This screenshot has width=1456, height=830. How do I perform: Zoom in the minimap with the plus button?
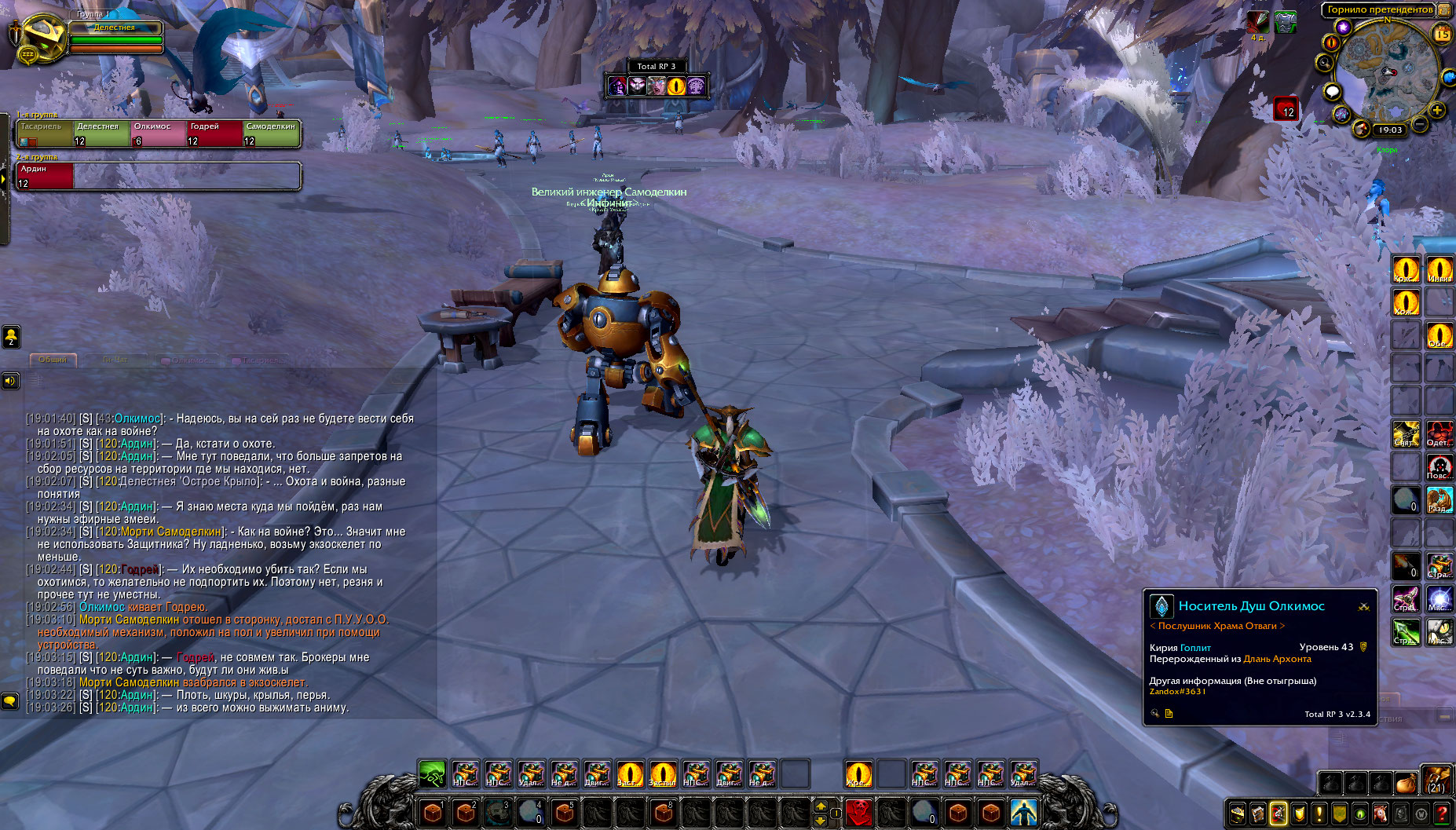[x=1437, y=111]
